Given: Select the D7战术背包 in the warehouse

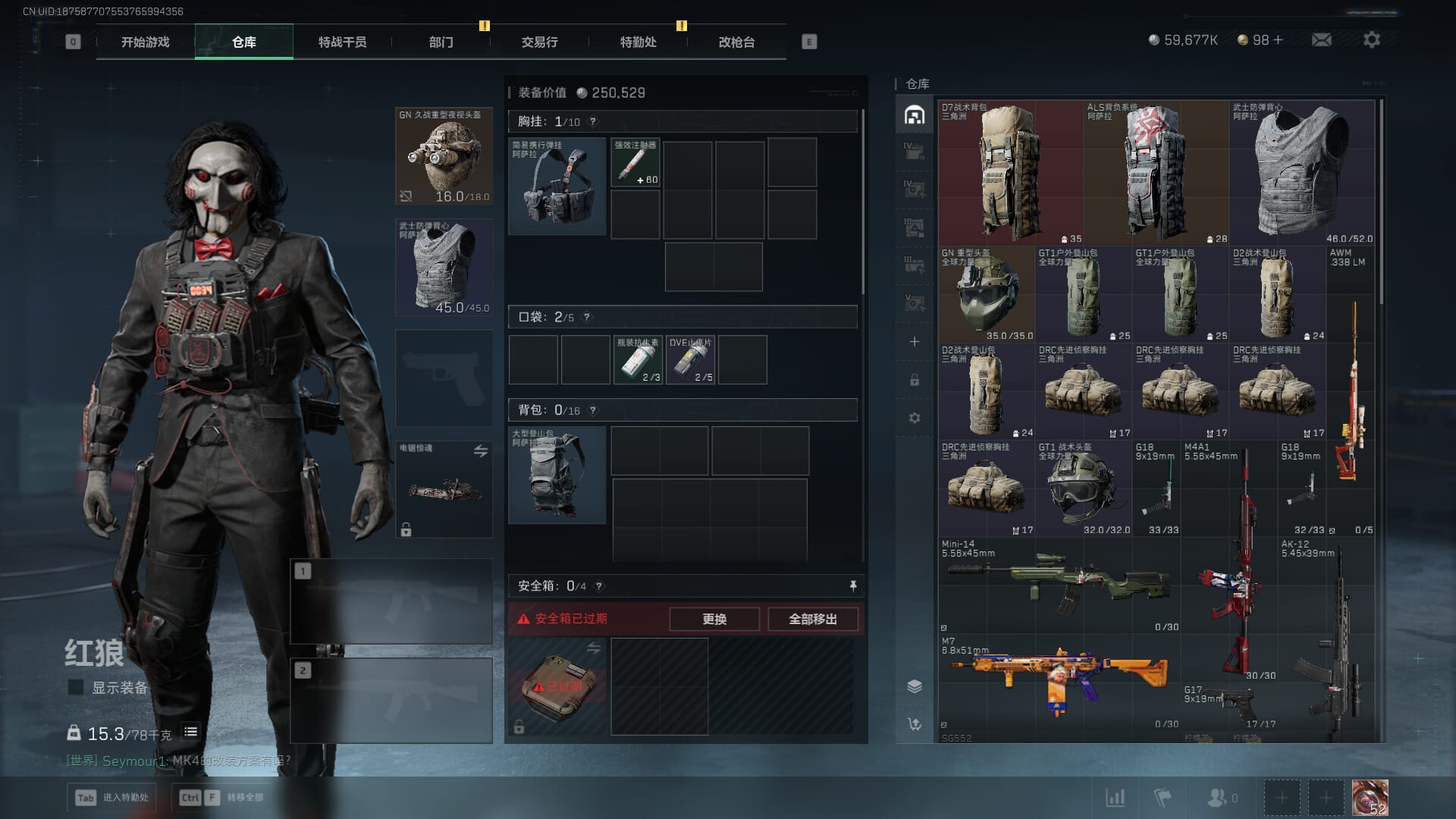Looking at the screenshot, I should coord(1009,172).
